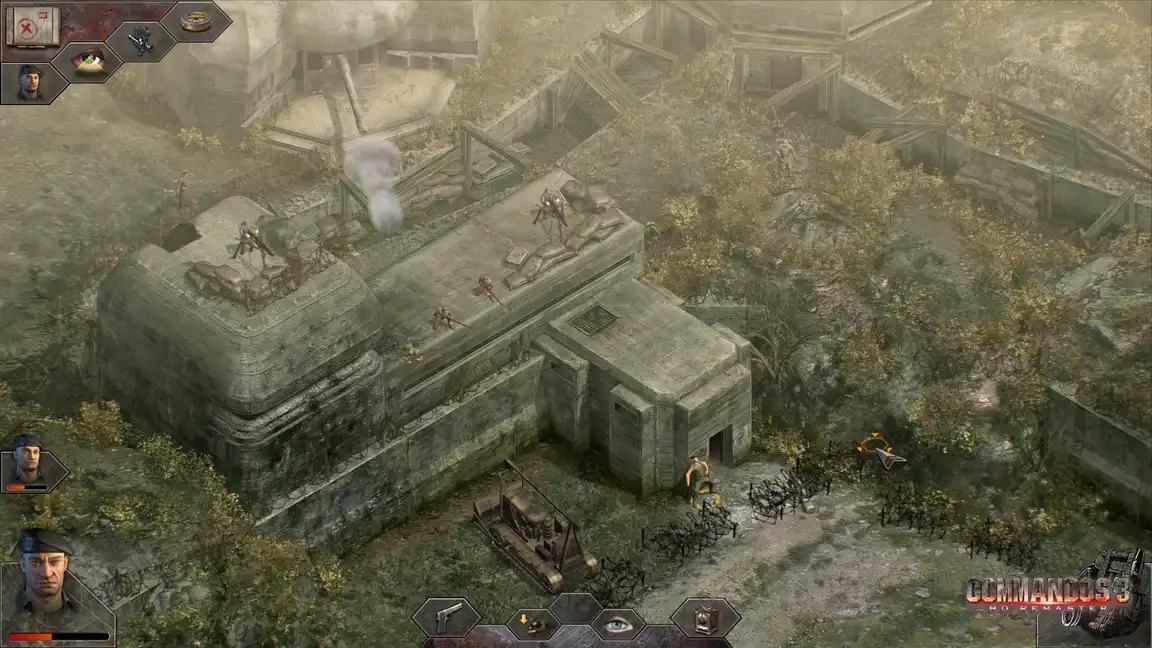
Task: Select the small commando portrait with health bar
Action: pos(28,463)
